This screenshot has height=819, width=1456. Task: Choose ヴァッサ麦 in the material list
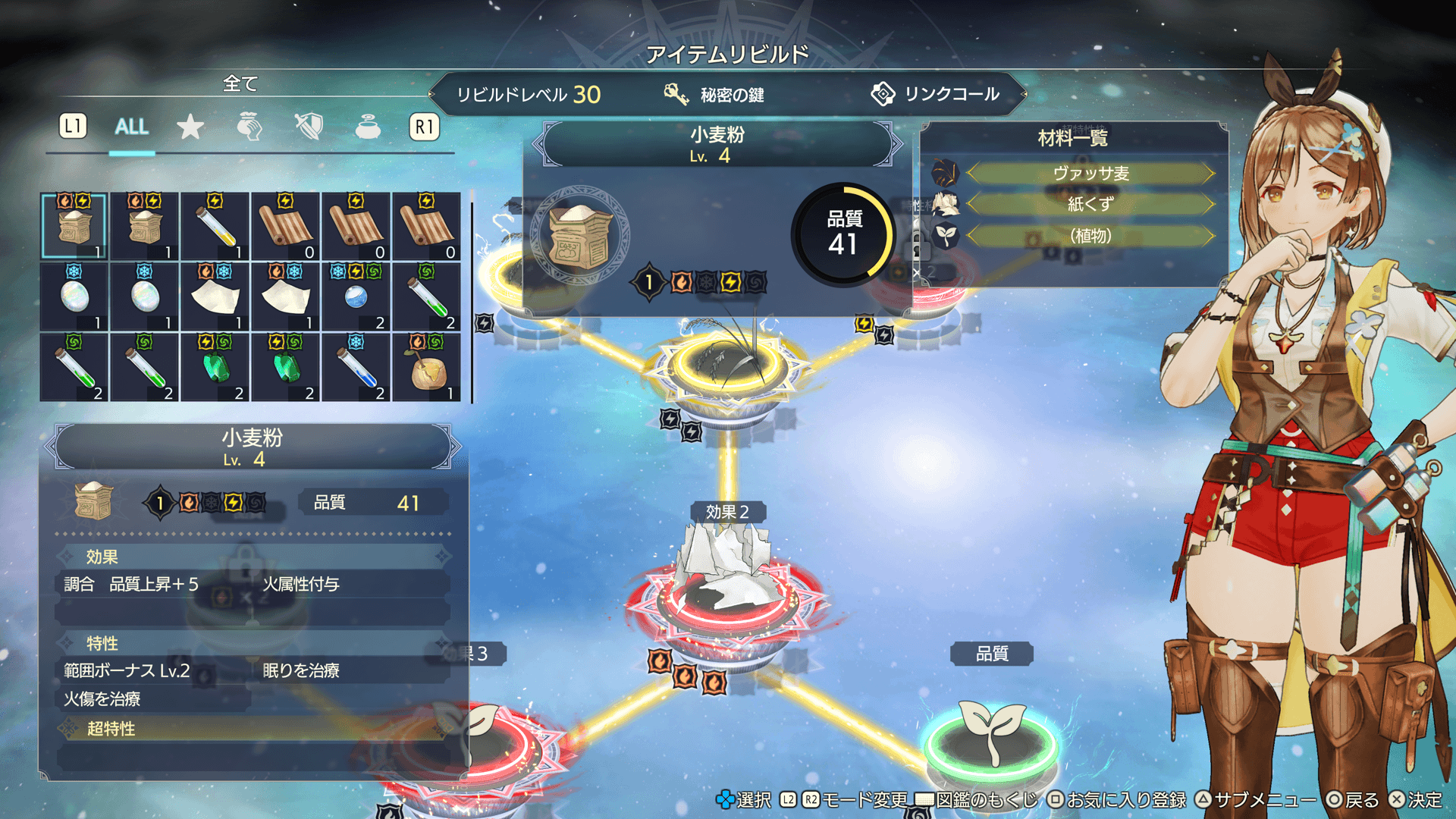(1090, 174)
